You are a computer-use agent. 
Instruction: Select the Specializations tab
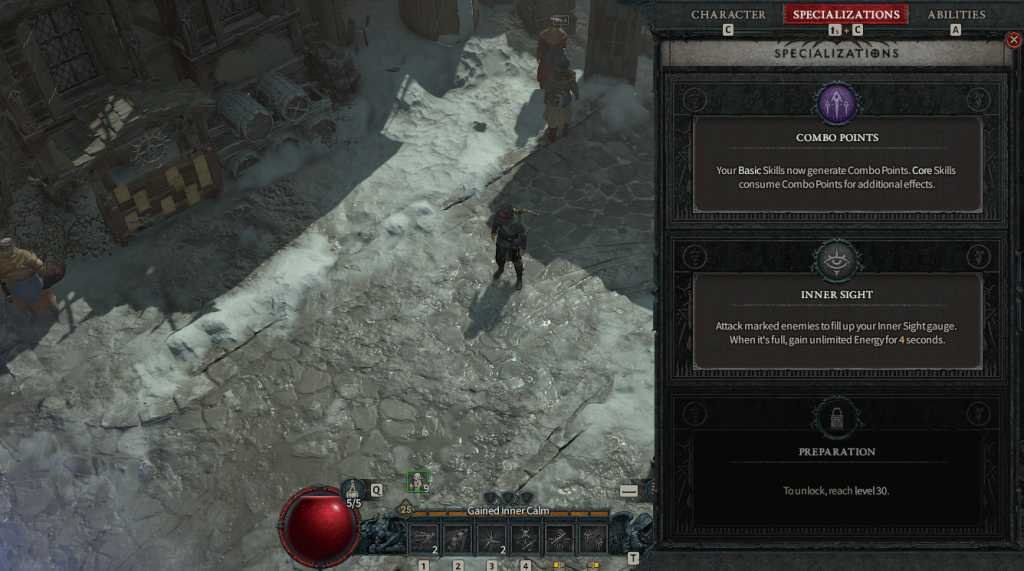pyautogui.click(x=846, y=15)
